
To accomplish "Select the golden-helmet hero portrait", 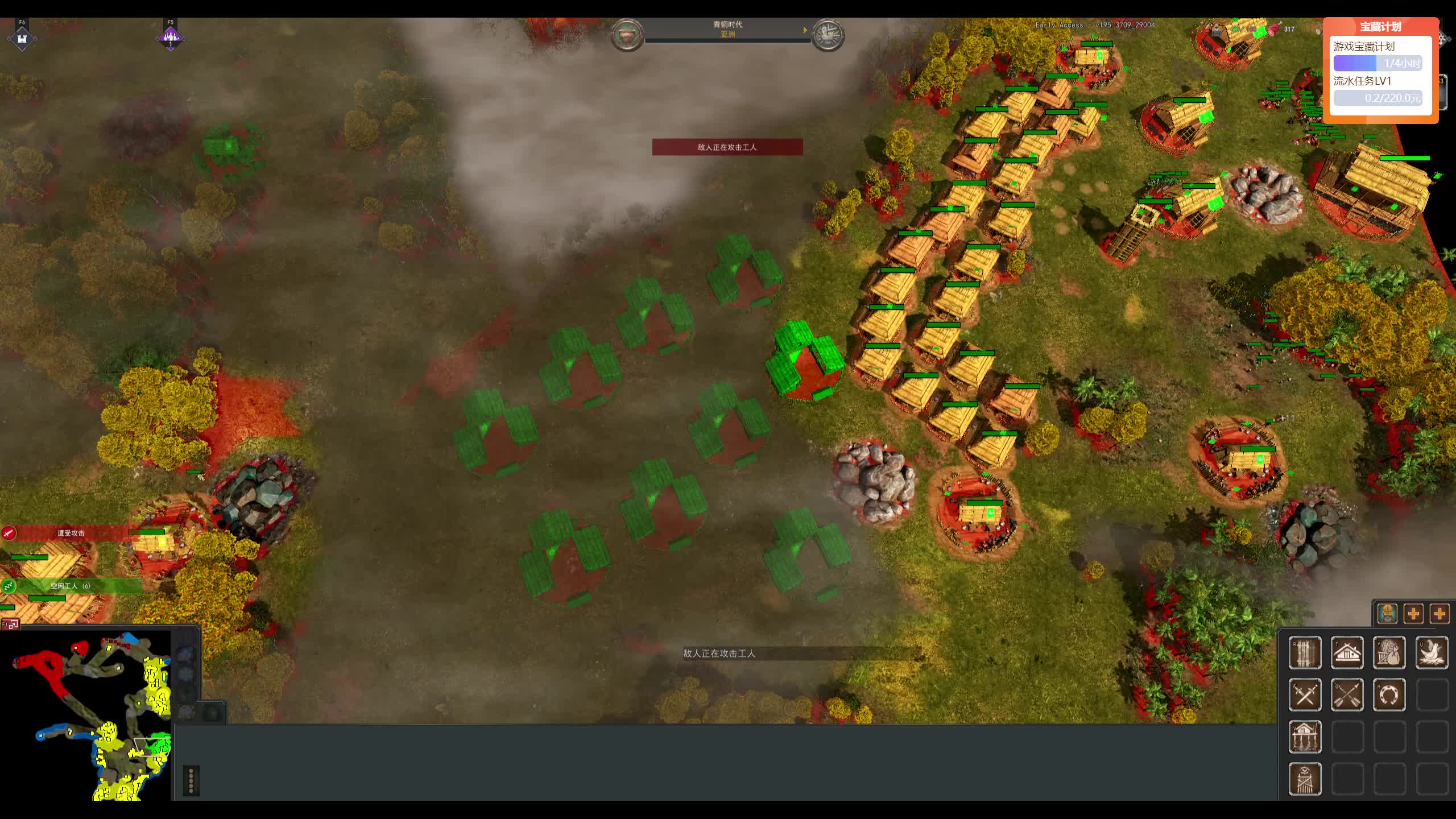I will [1388, 614].
